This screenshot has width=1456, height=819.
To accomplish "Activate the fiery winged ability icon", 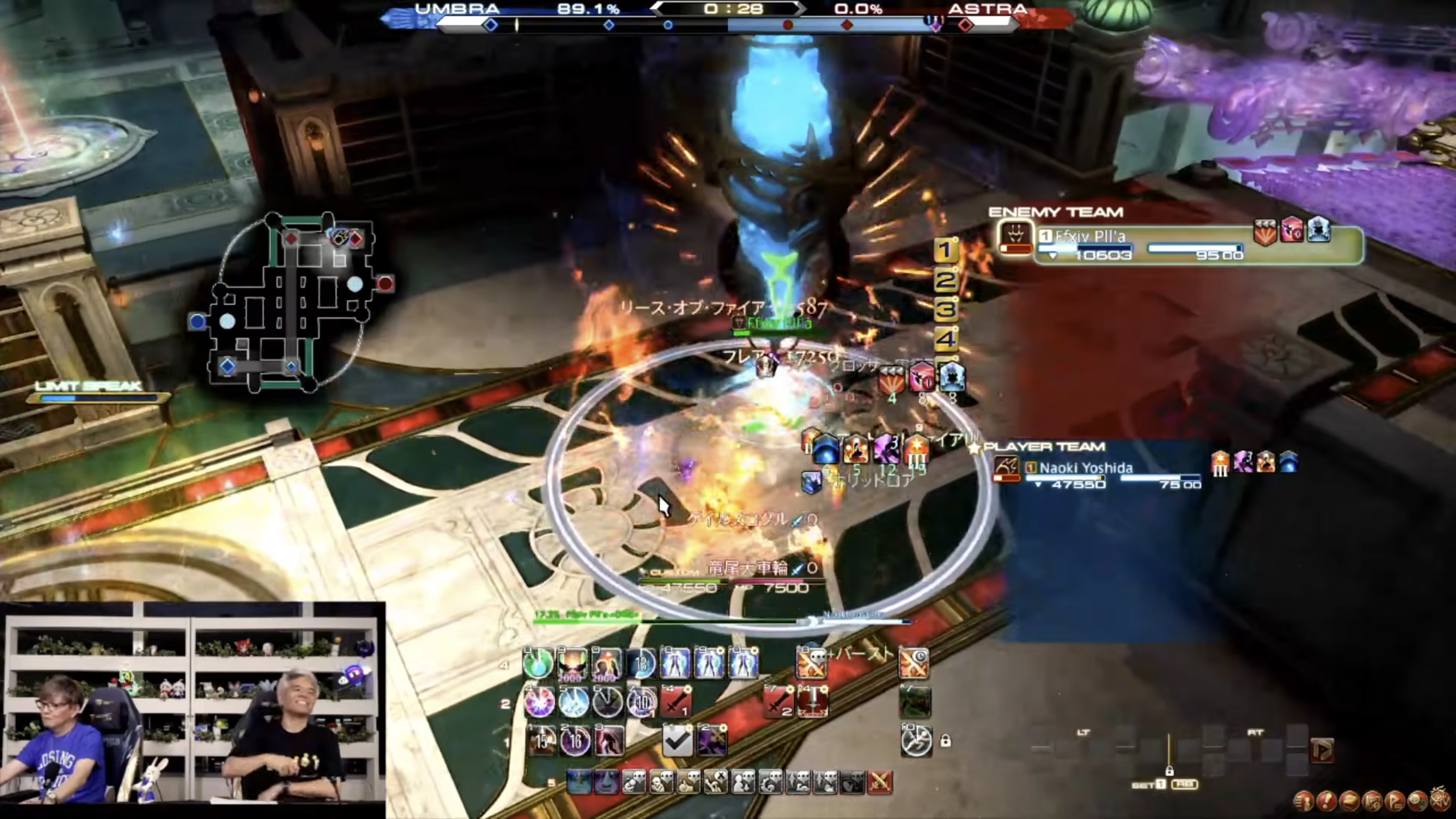I will click(572, 663).
